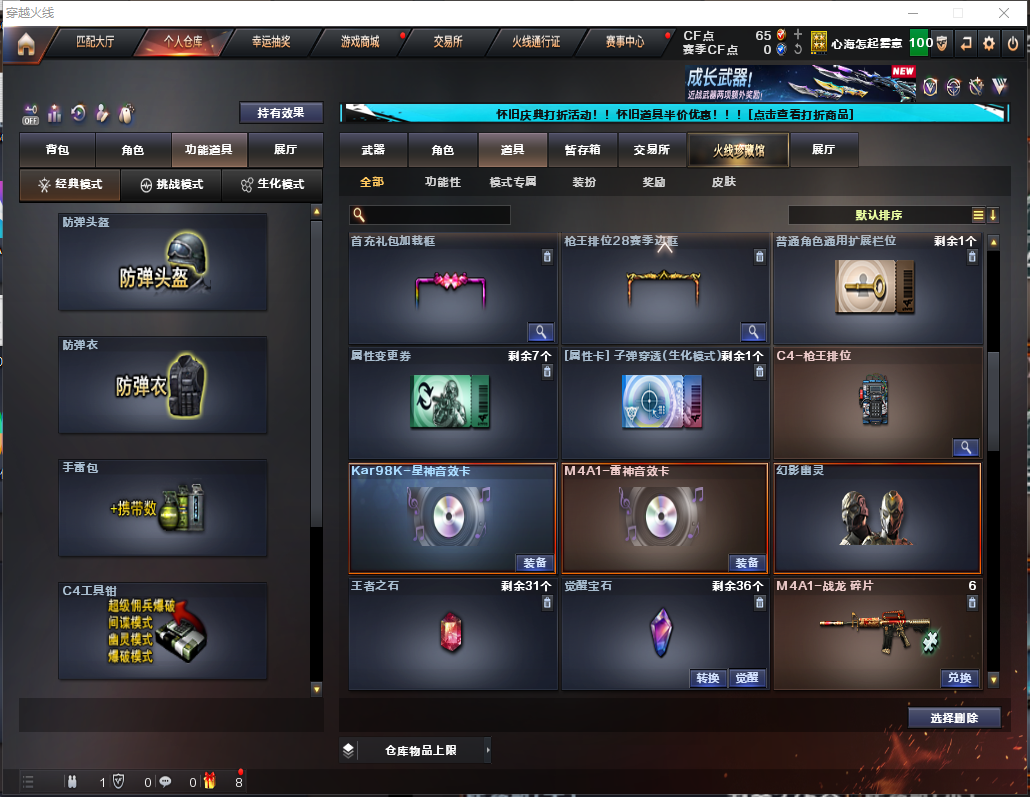Close the game window

(1004, 12)
